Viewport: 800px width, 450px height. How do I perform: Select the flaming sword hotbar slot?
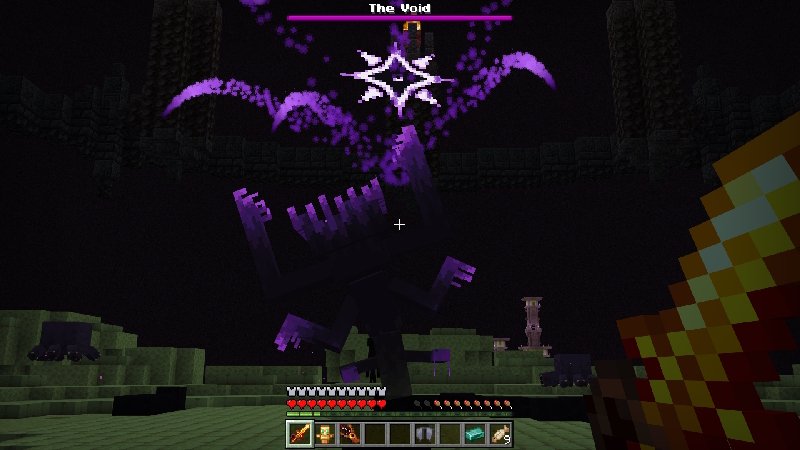point(299,433)
